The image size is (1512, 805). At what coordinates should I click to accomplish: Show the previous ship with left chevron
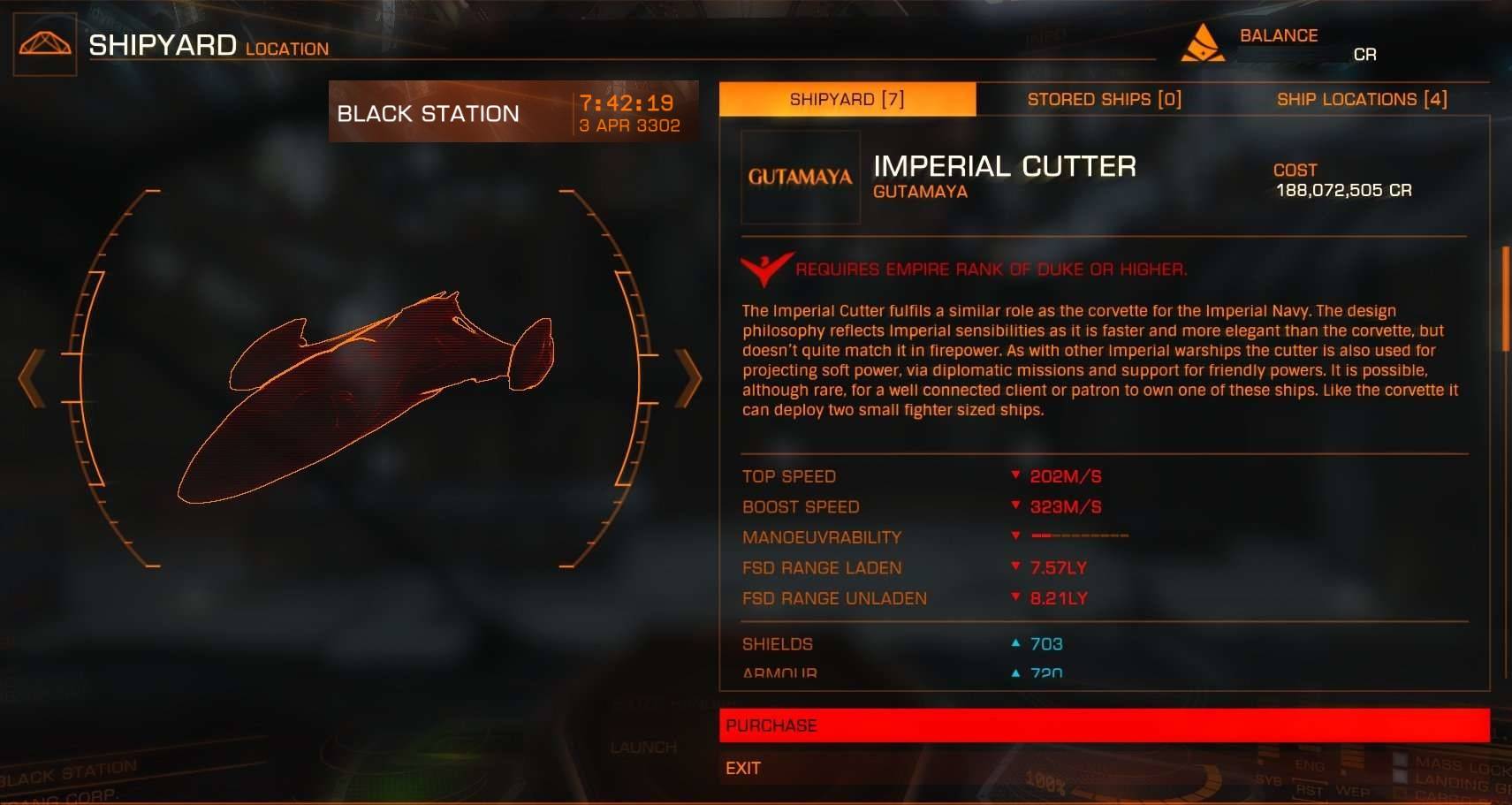tap(32, 377)
